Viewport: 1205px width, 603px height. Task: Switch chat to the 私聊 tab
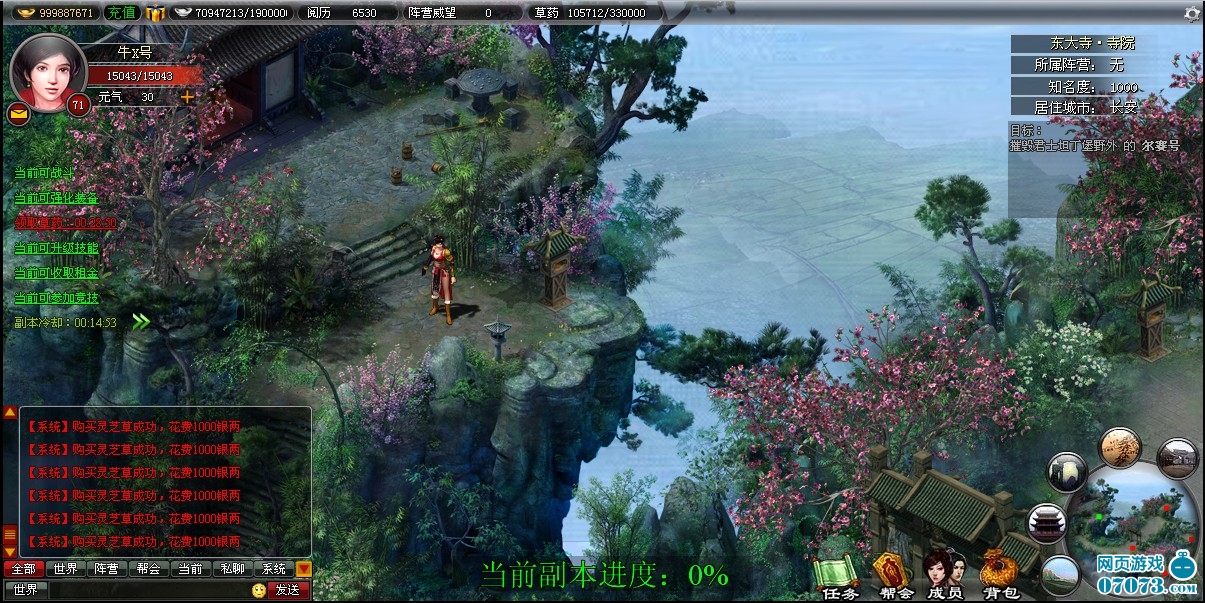pos(231,569)
